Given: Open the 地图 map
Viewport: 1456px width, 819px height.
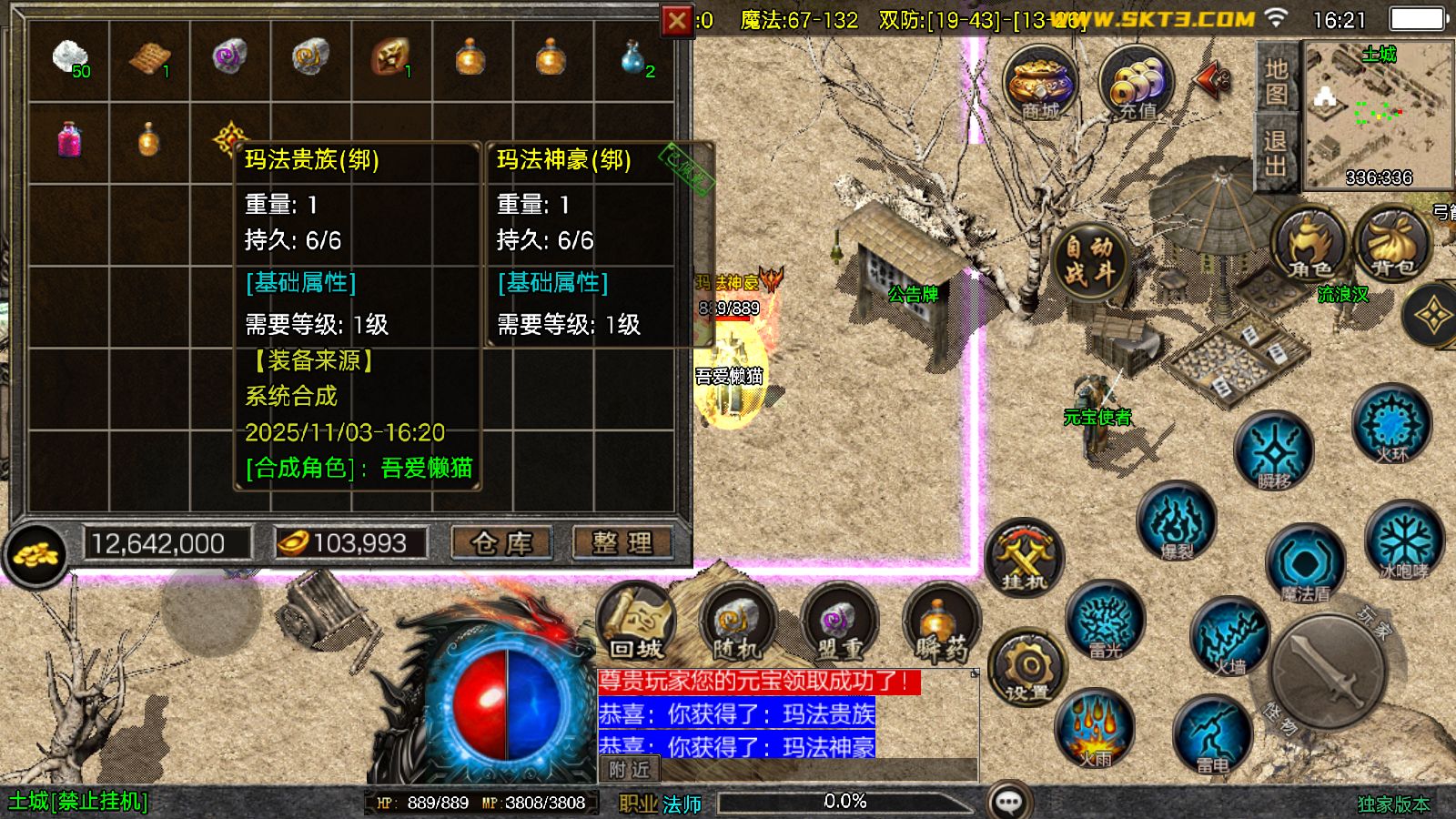Looking at the screenshot, I should pos(1276,82).
